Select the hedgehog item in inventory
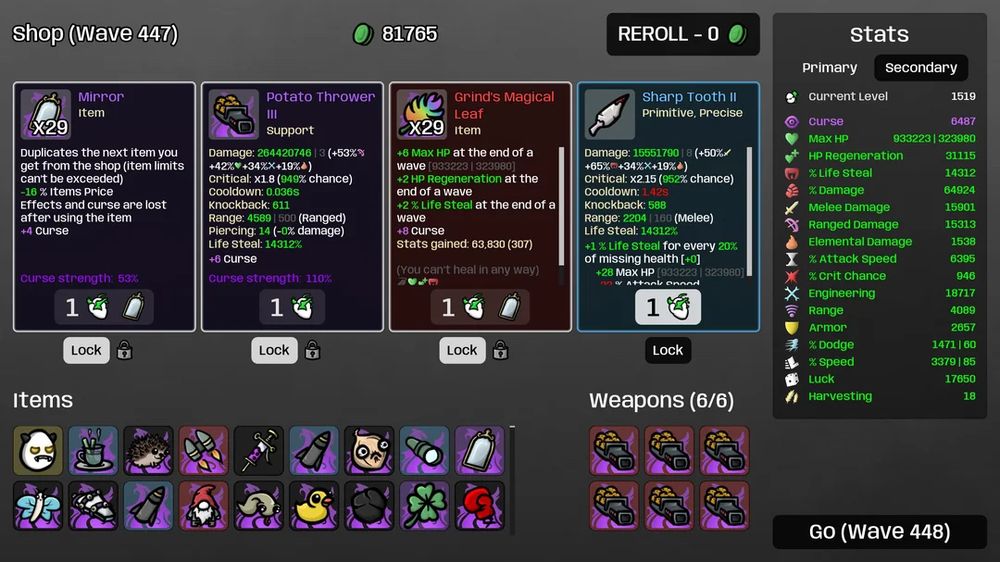The width and height of the screenshot is (1000, 562). [x=149, y=451]
